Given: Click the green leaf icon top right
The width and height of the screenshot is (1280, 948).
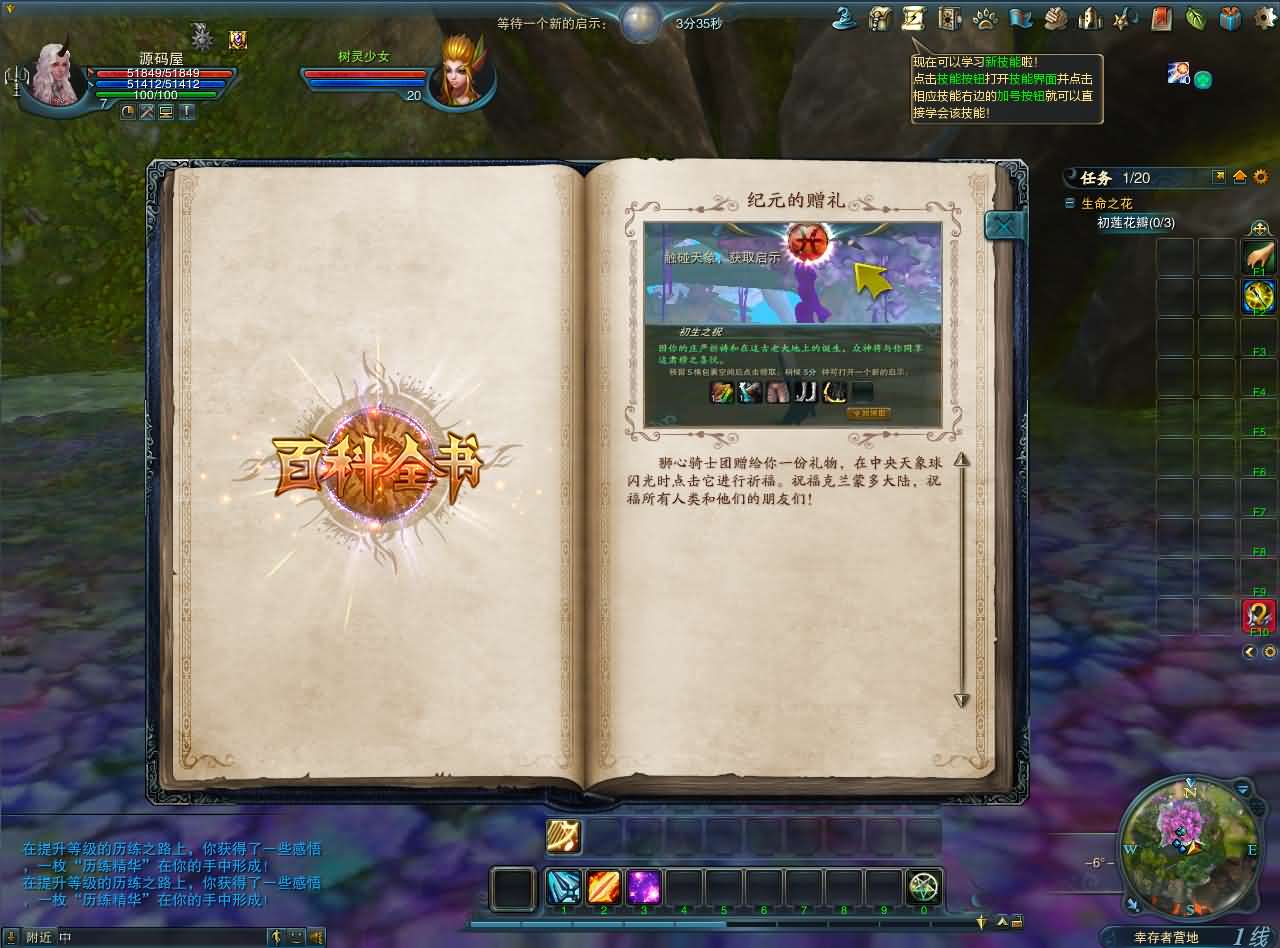Looking at the screenshot, I should tap(1196, 18).
